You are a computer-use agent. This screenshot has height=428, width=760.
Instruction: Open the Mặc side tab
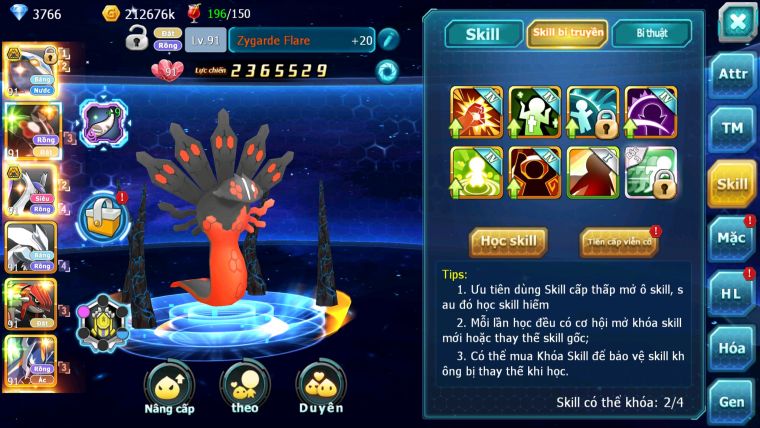(732, 238)
